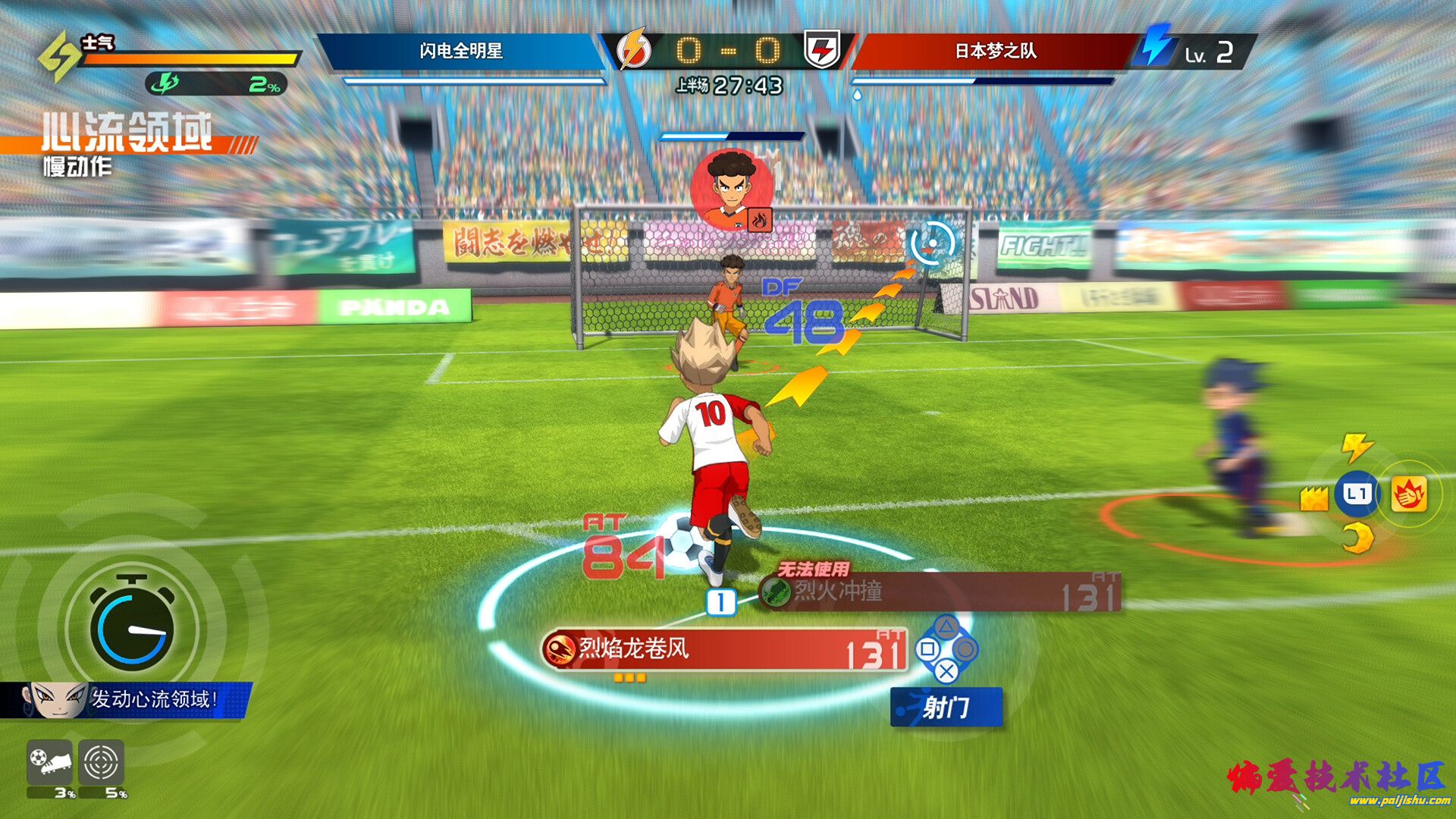Click the 闪电全明星 team name panel
The height and width of the screenshot is (819, 1456).
pyautogui.click(x=461, y=52)
